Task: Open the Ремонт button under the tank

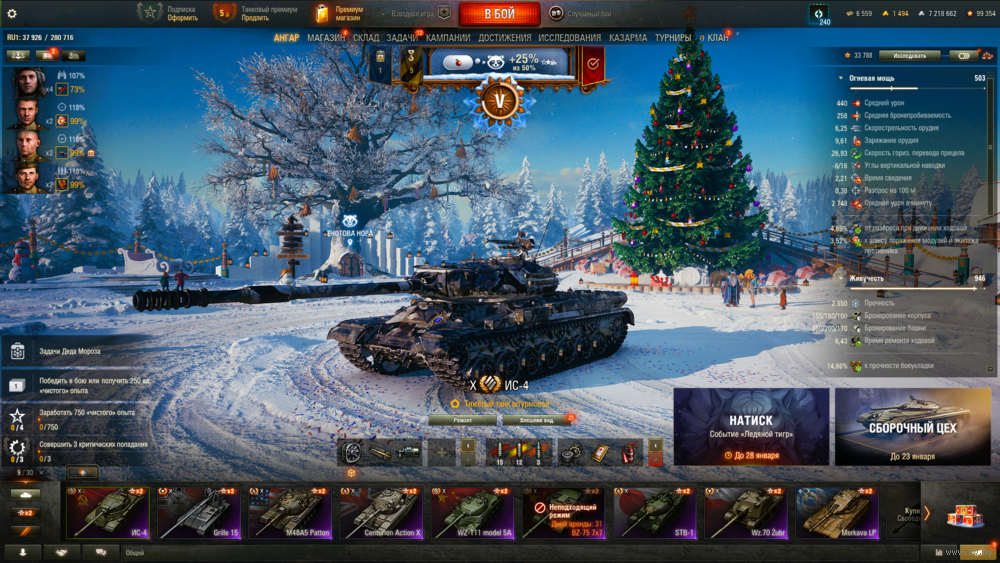Action: click(x=462, y=420)
